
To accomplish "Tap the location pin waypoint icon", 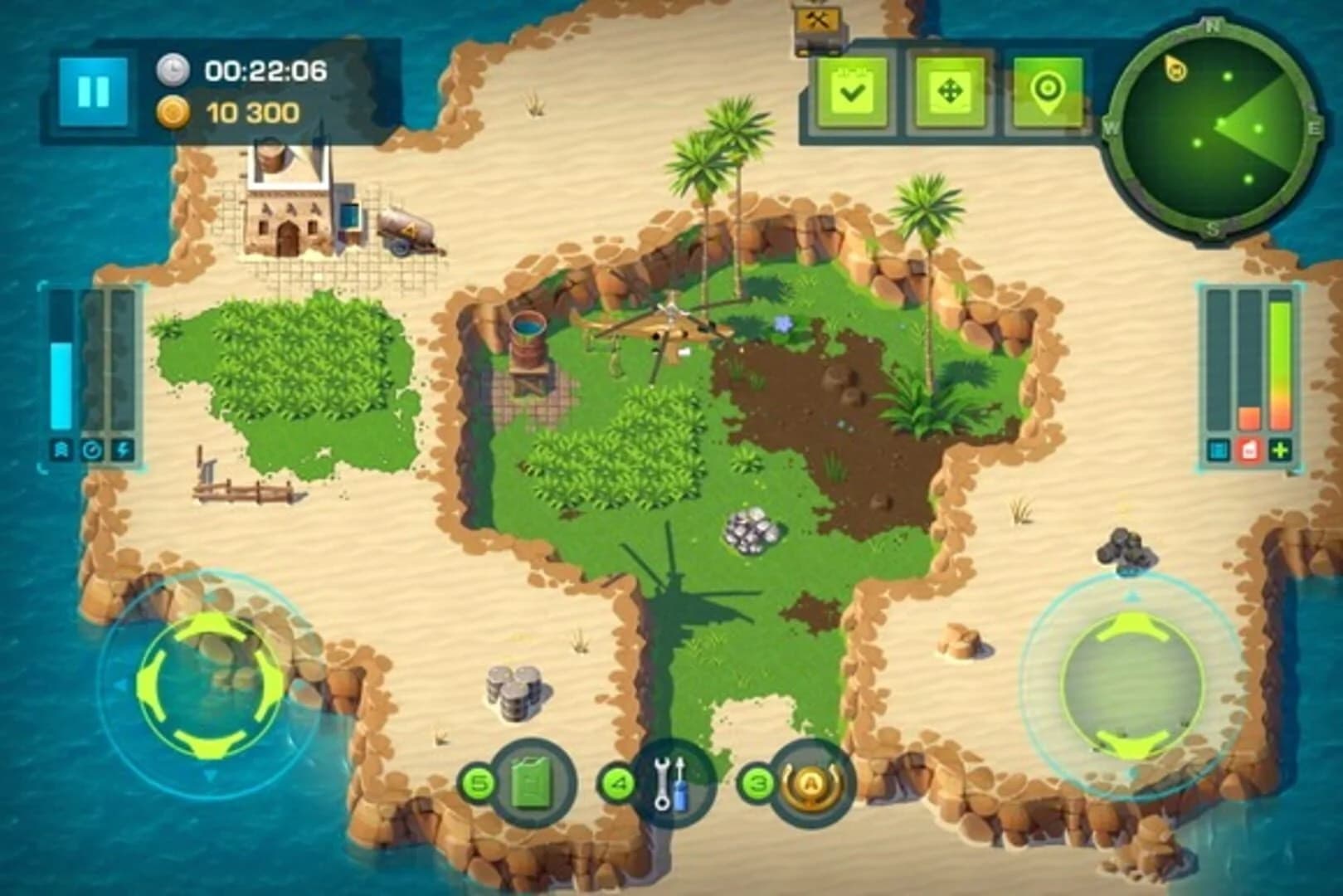I will click(x=1048, y=92).
